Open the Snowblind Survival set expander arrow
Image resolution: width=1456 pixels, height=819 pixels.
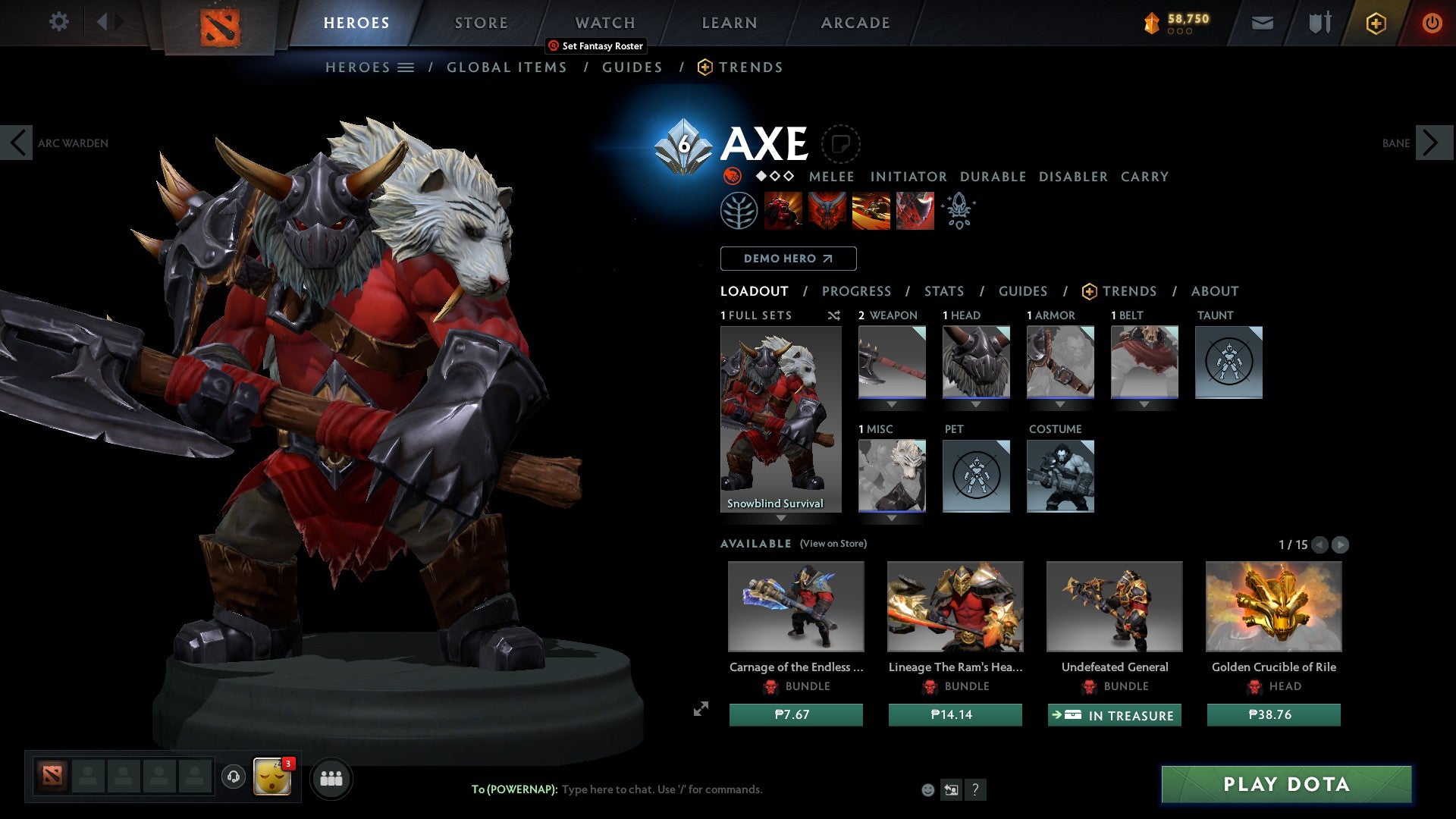[782, 519]
